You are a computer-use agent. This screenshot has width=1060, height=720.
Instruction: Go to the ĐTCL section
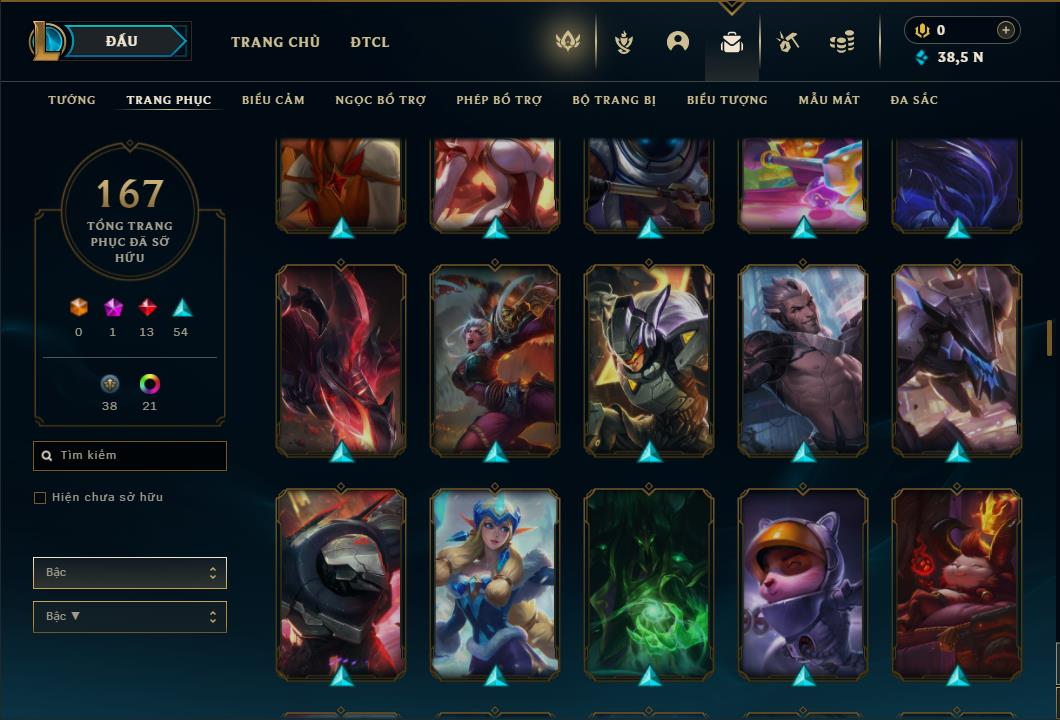pos(370,42)
